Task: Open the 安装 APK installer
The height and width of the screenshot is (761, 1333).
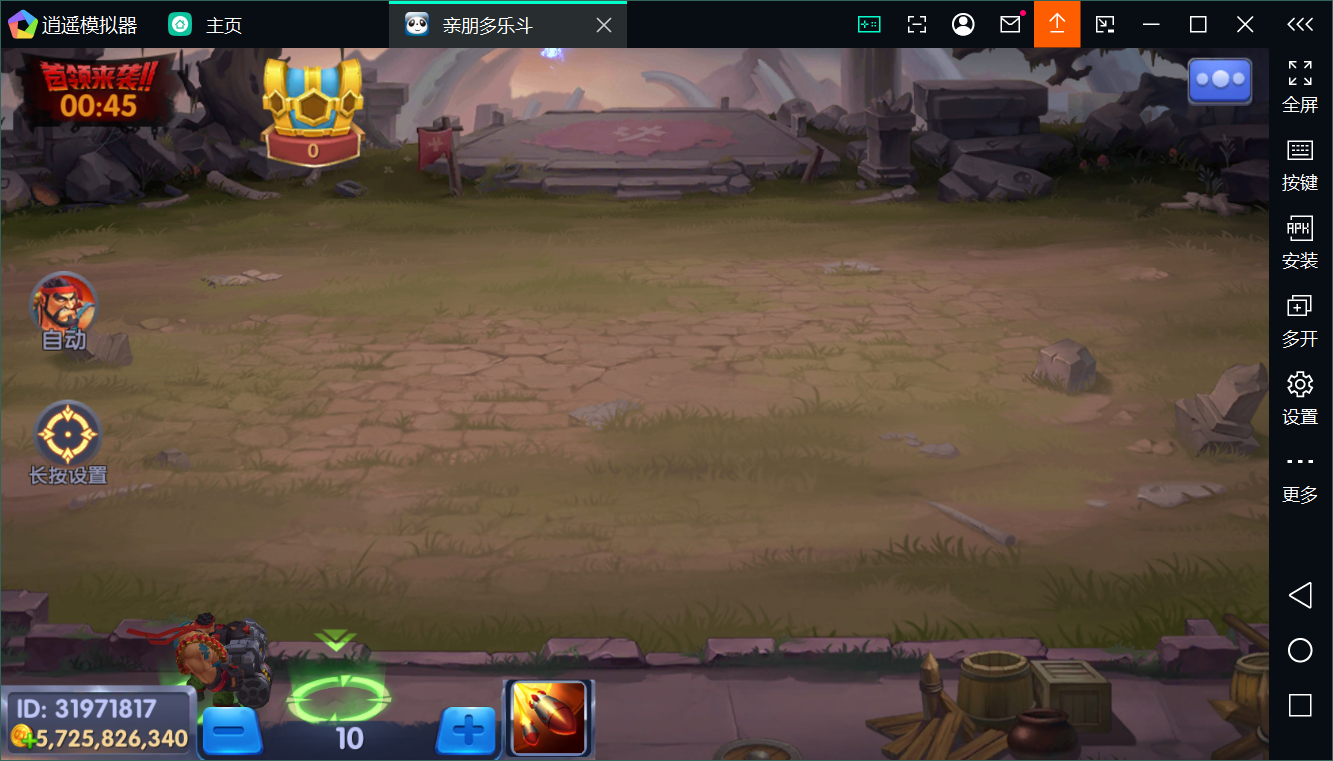Action: pyautogui.click(x=1299, y=242)
